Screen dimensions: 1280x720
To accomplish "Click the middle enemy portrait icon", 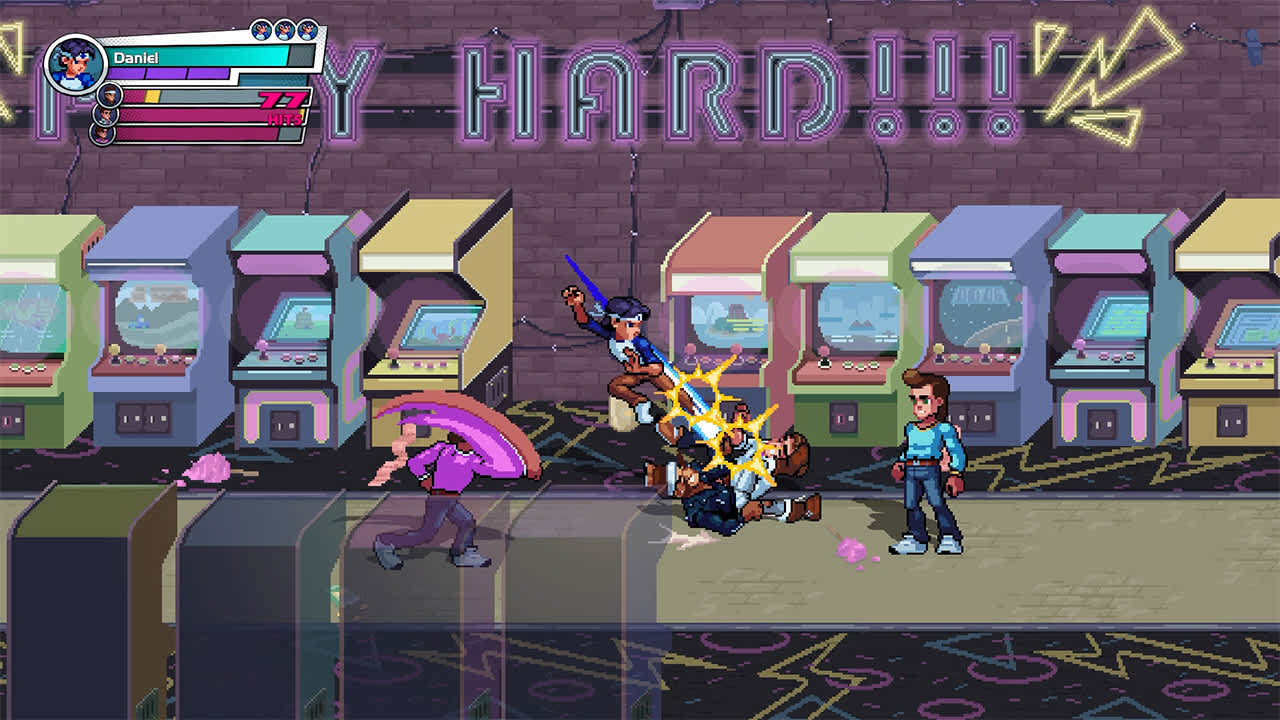I will click(105, 115).
